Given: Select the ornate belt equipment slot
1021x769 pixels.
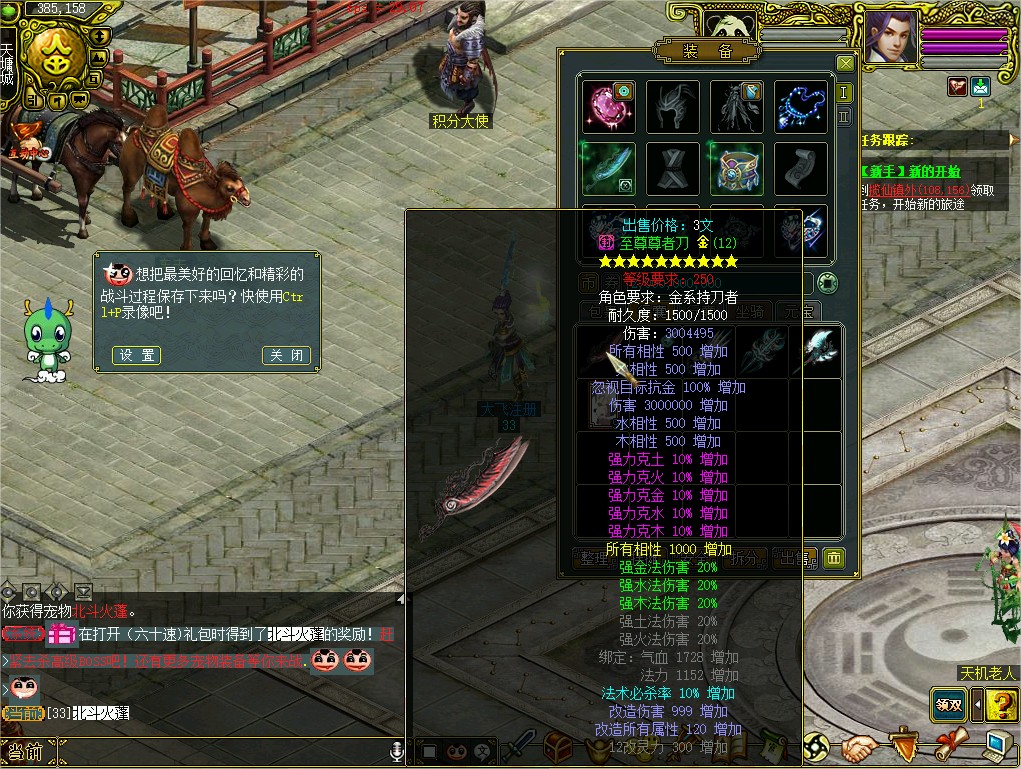Looking at the screenshot, I should 737,168.
